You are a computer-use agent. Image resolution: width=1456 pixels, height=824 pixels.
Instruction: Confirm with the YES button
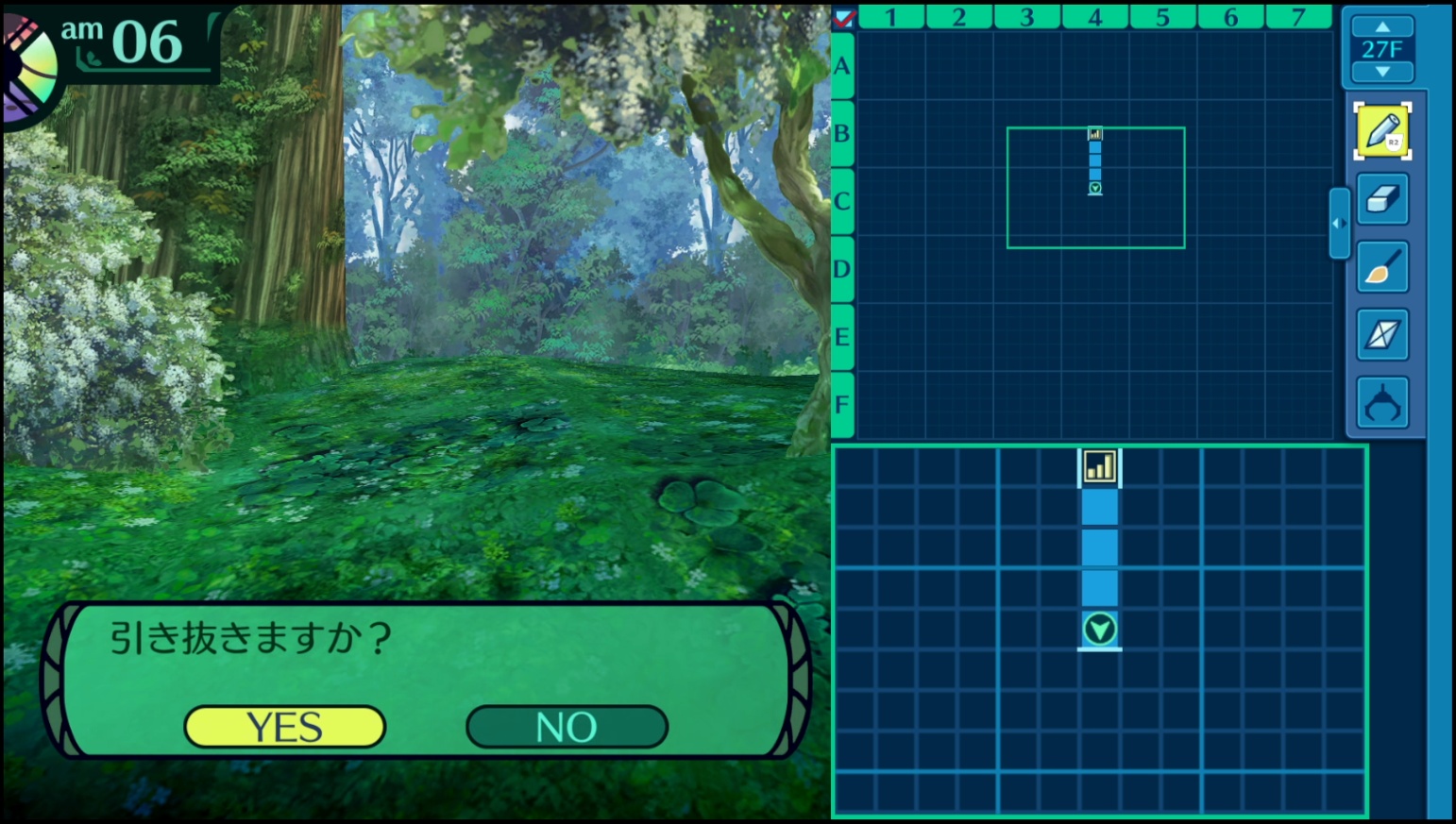tap(284, 727)
